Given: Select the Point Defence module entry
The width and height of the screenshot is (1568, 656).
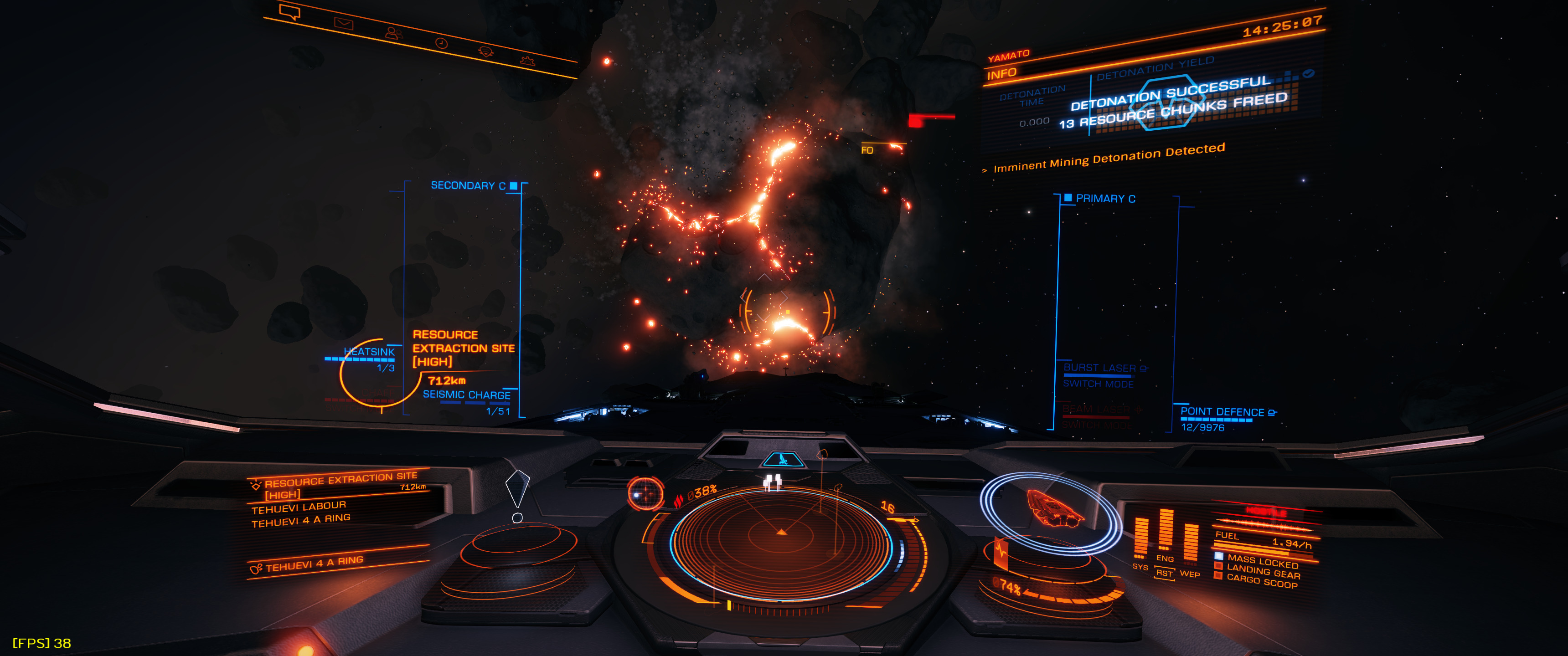Looking at the screenshot, I should pos(1222,413).
